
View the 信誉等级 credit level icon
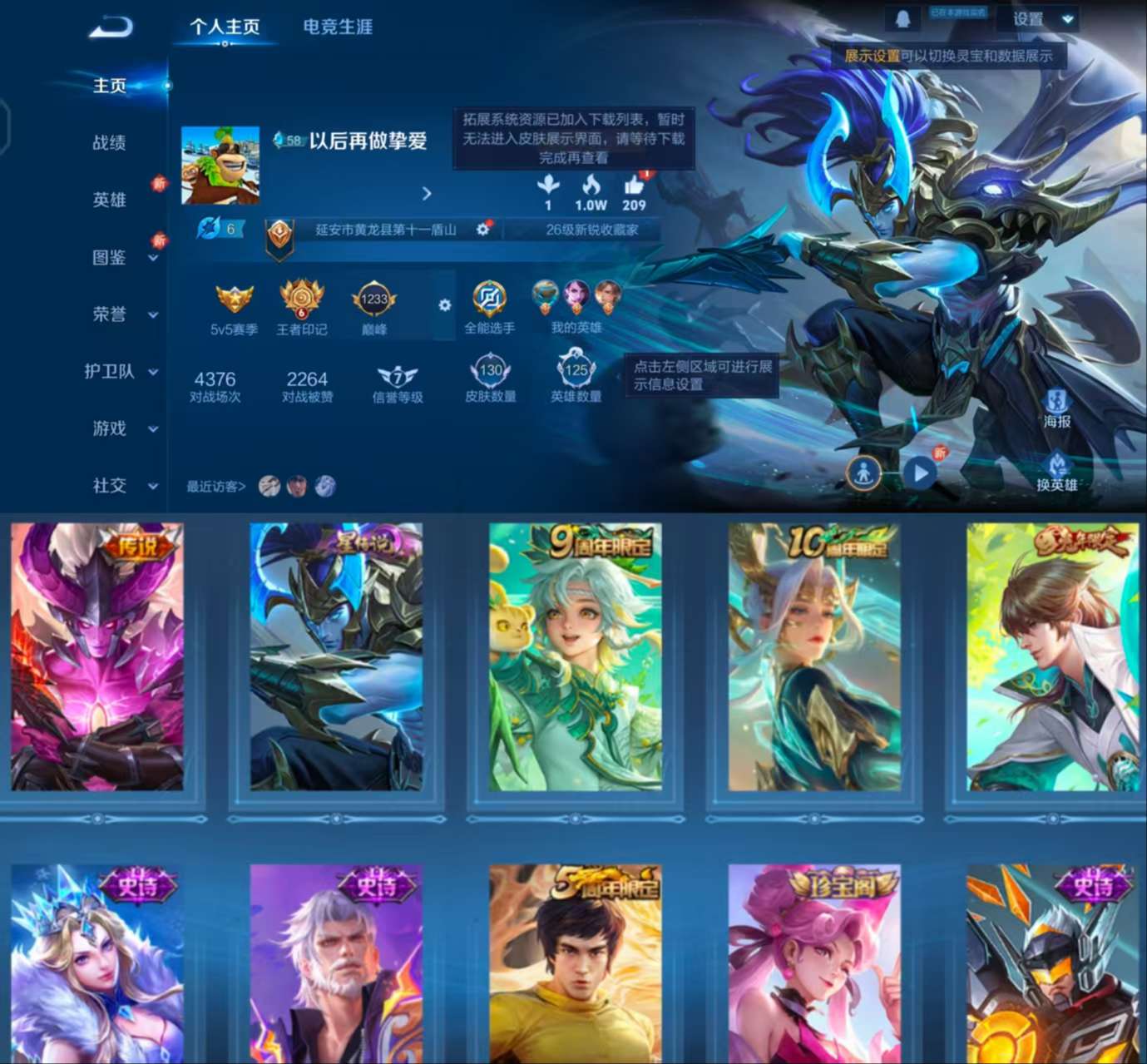[397, 376]
